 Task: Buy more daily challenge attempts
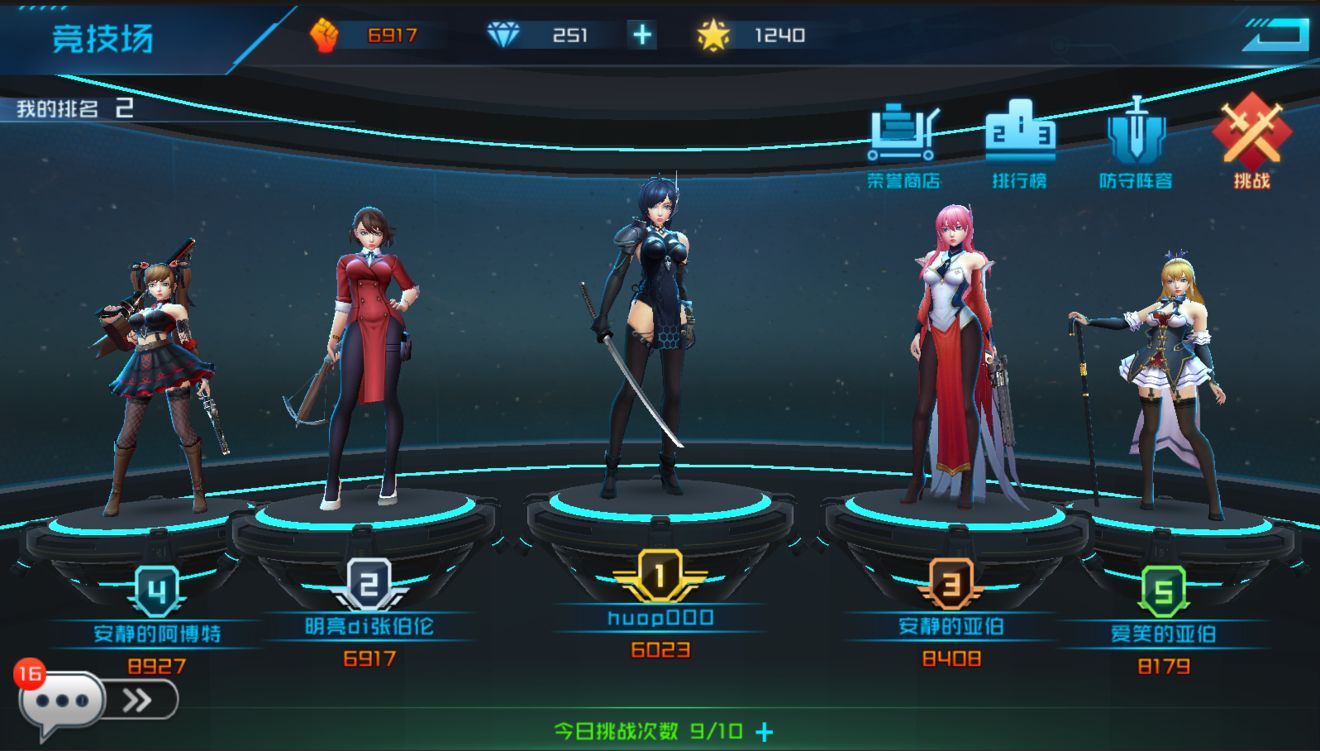765,731
